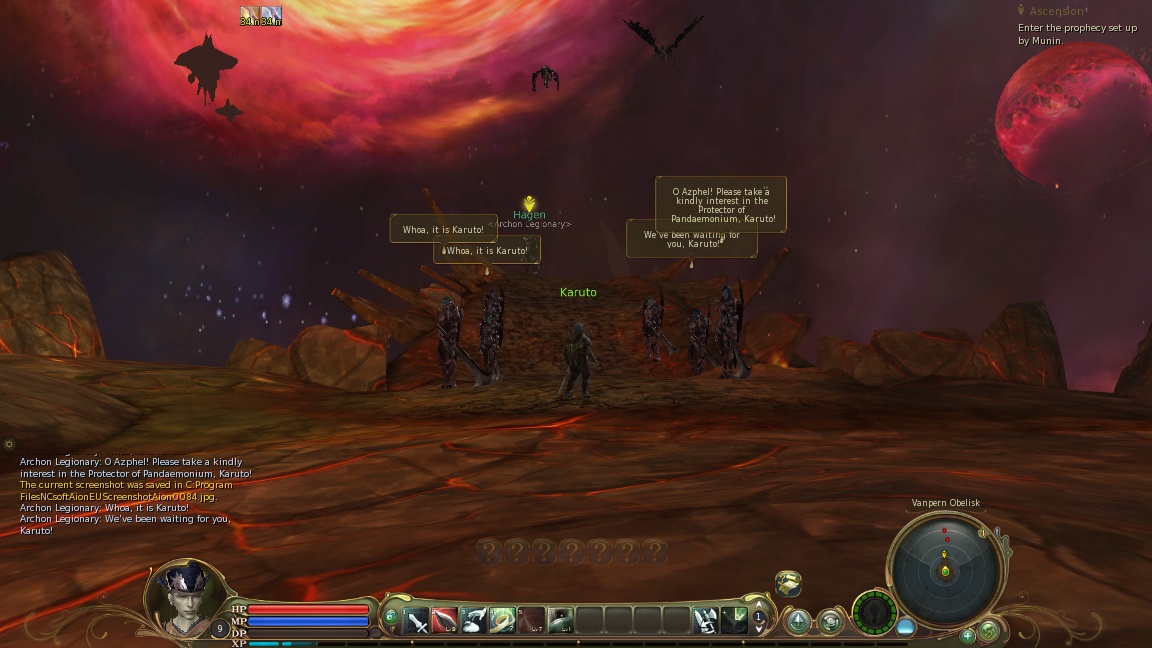Open the character portrait panel
This screenshot has width=1152, height=648.
(186, 599)
